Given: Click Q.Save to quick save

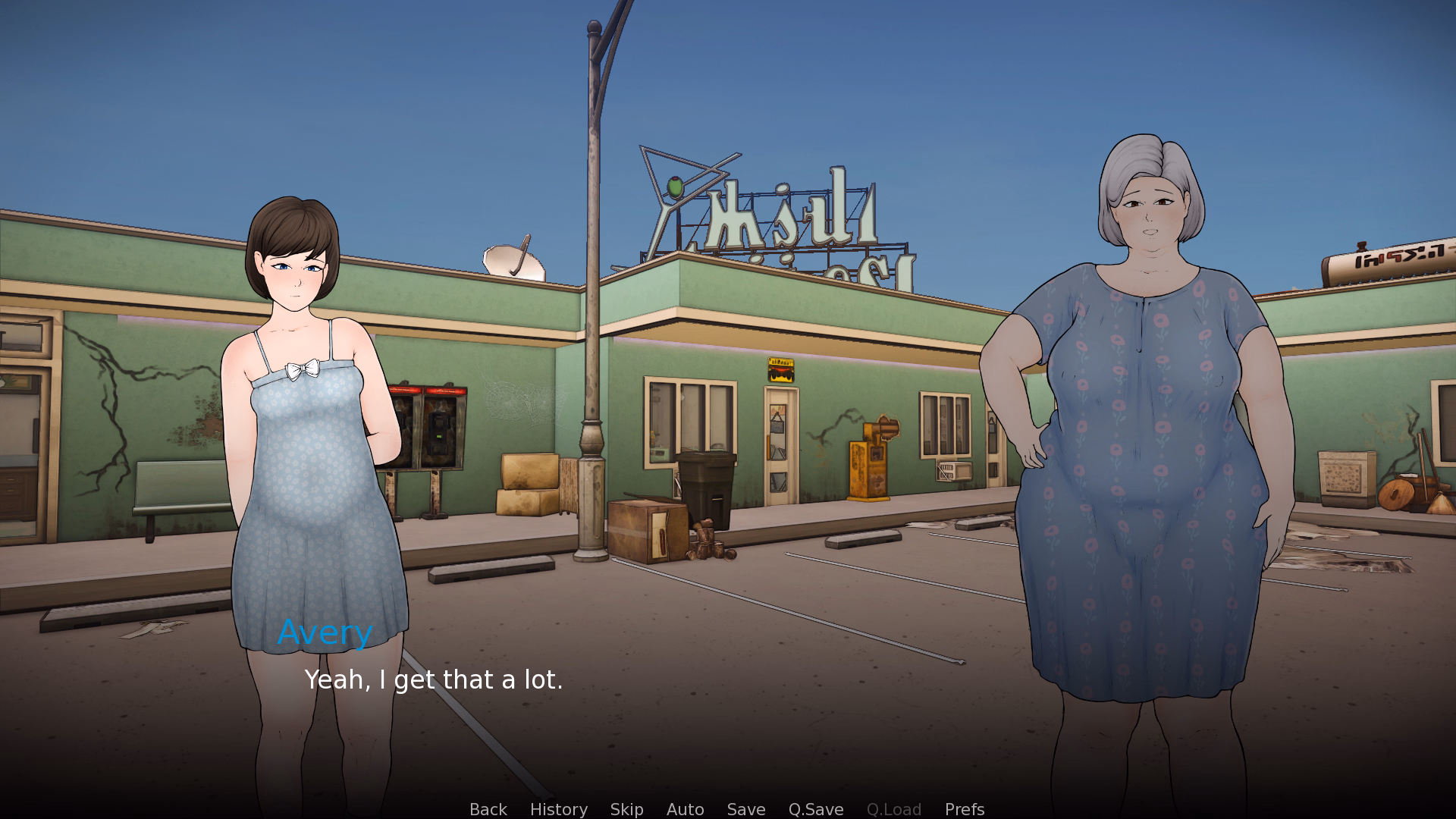Looking at the screenshot, I should (x=815, y=809).
